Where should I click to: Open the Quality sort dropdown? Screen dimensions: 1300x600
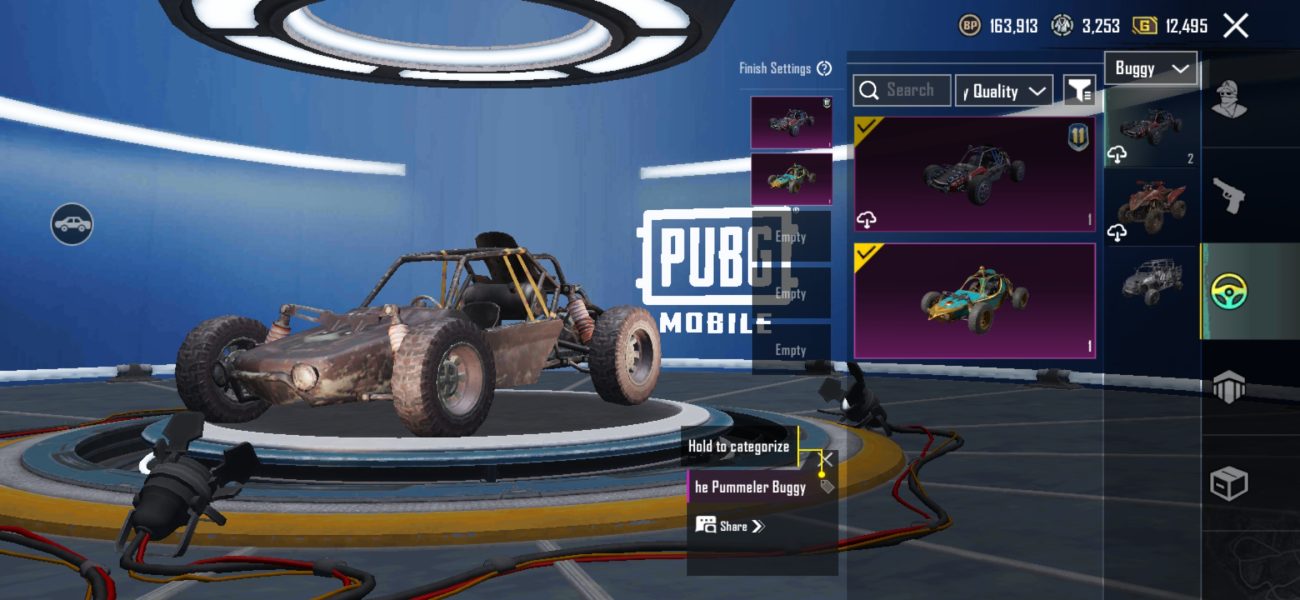click(x=1004, y=91)
